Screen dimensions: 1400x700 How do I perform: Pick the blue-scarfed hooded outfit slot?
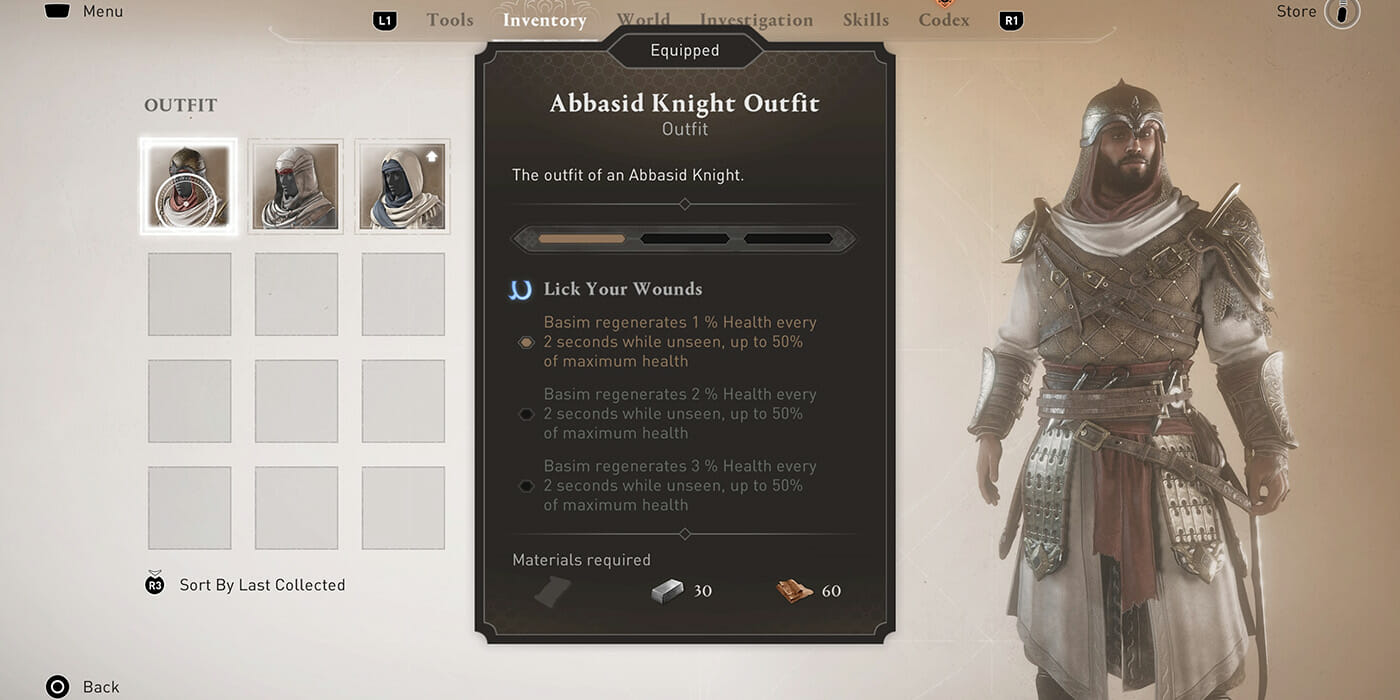point(403,187)
